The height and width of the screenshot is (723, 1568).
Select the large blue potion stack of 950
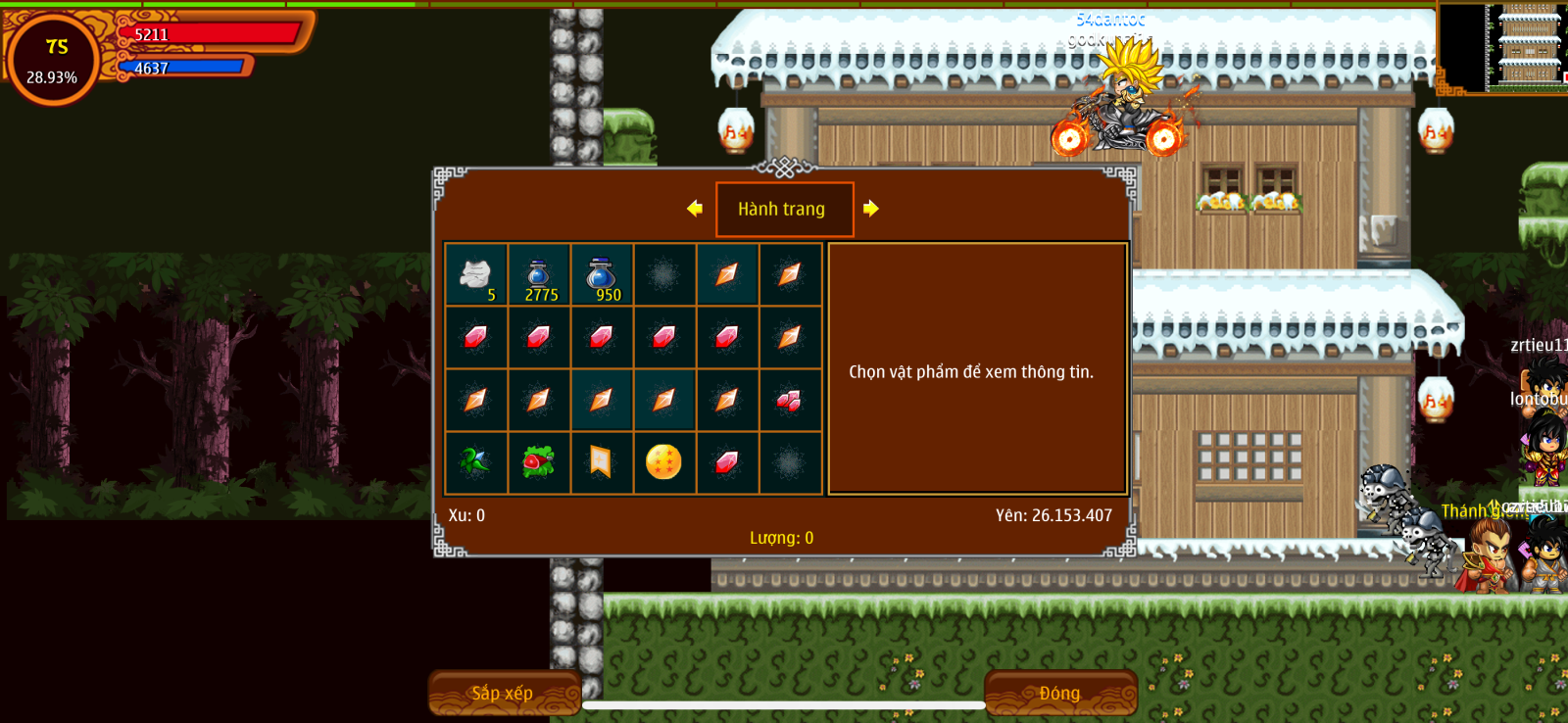(x=602, y=275)
